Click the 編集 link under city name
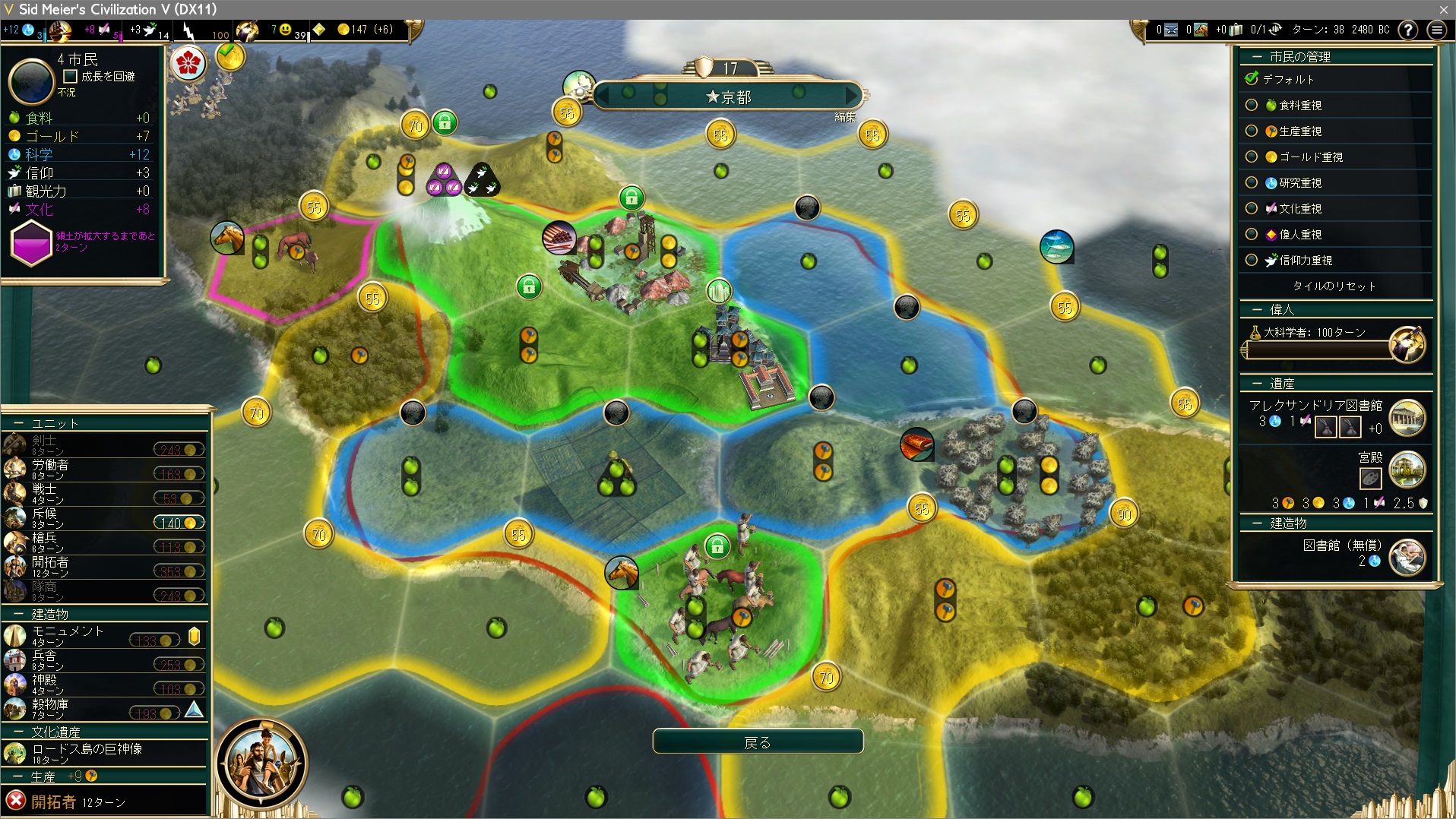The image size is (1456, 819). [845, 117]
